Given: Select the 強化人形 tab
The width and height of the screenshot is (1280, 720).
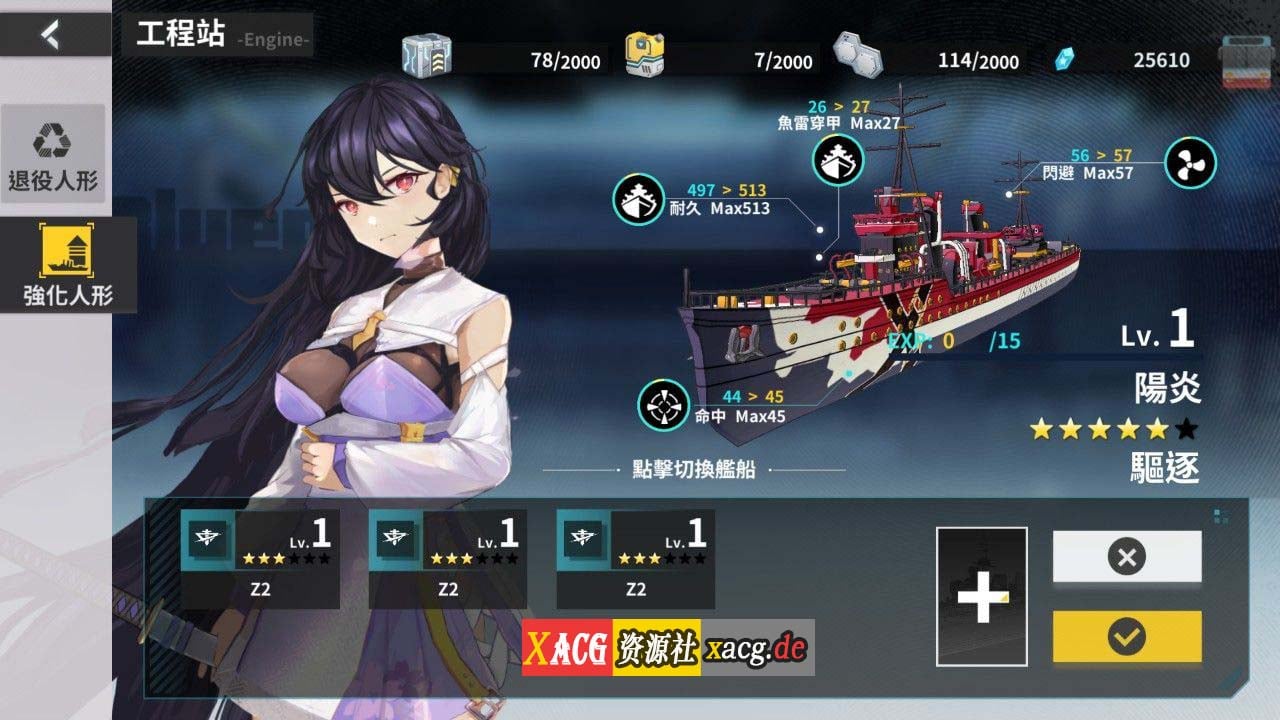Looking at the screenshot, I should pyautogui.click(x=67, y=264).
